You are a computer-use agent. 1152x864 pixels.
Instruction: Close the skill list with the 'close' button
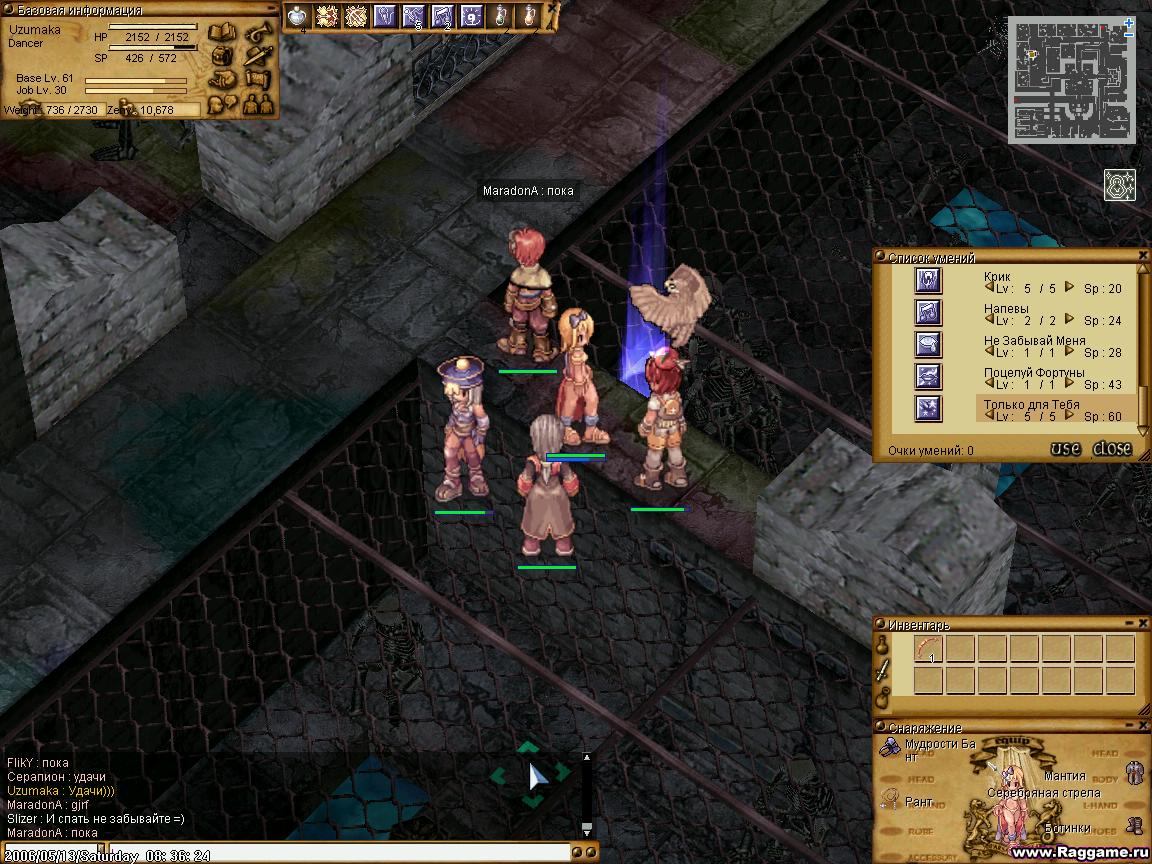point(1111,449)
